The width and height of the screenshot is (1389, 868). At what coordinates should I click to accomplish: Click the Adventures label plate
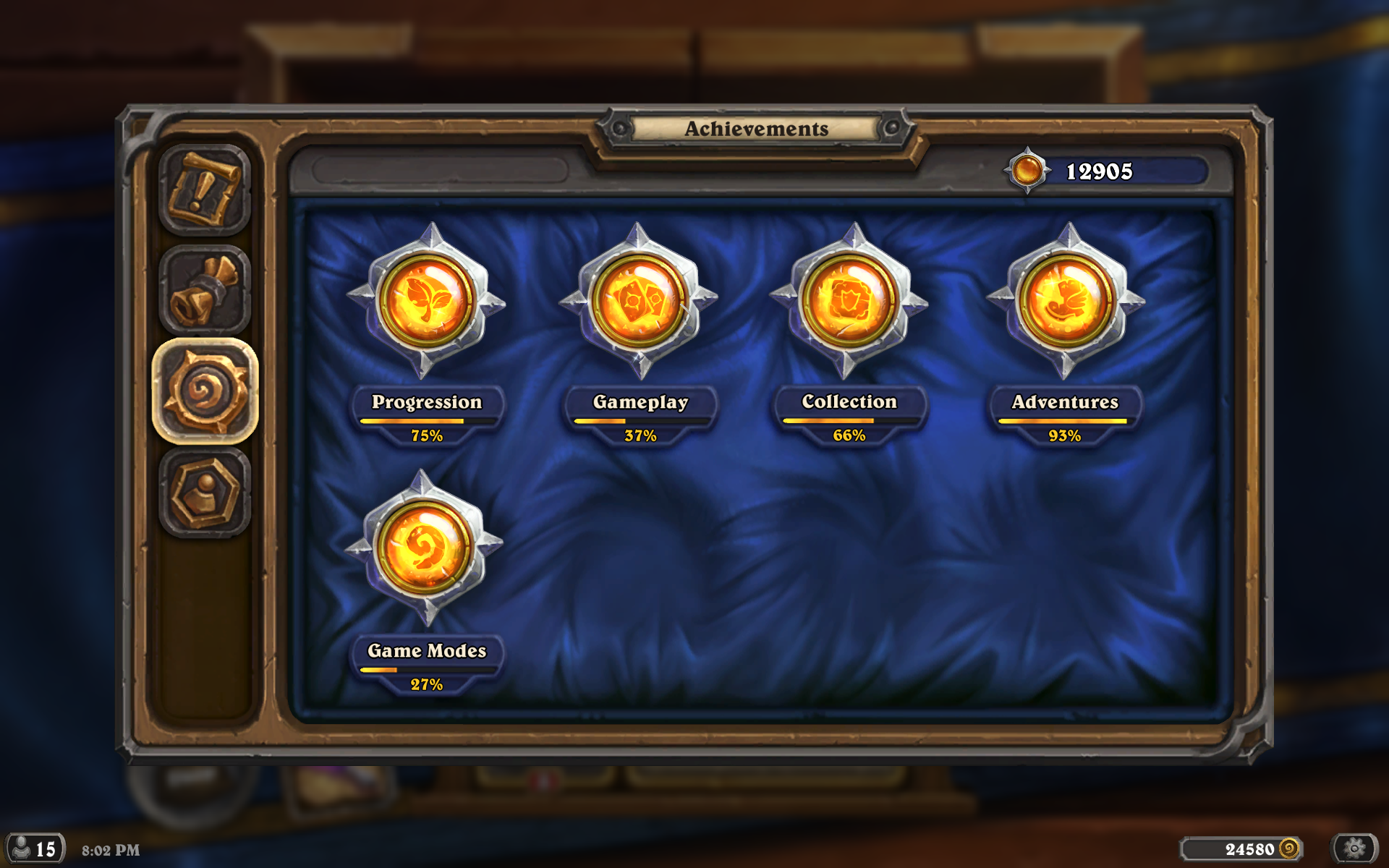point(1064,402)
